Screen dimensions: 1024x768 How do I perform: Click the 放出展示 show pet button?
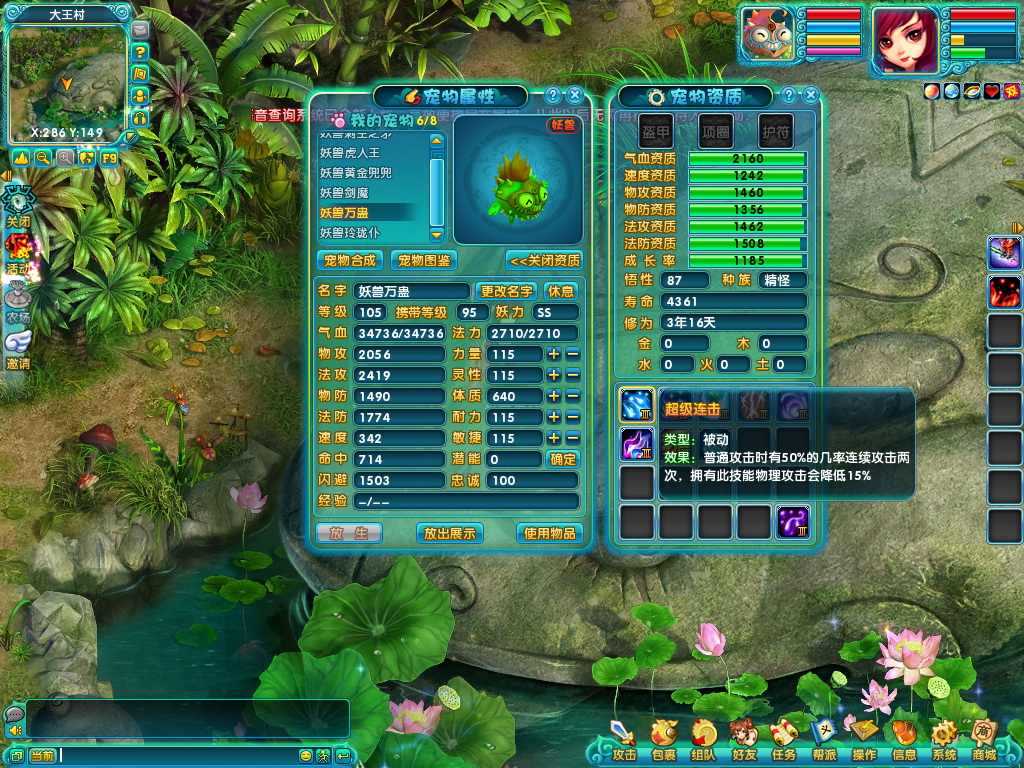[449, 533]
